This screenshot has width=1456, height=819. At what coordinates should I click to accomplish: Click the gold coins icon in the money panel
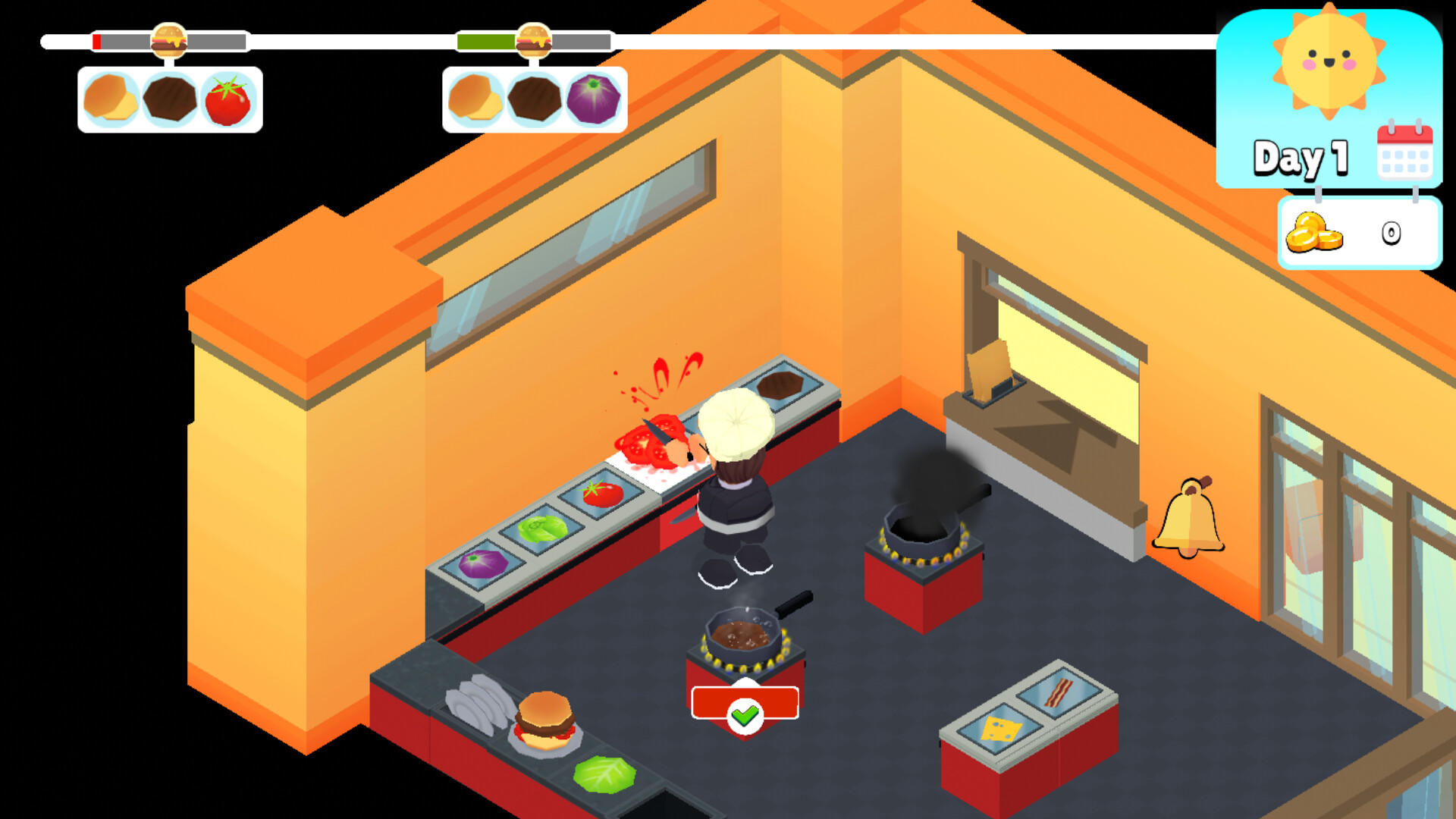[1313, 231]
